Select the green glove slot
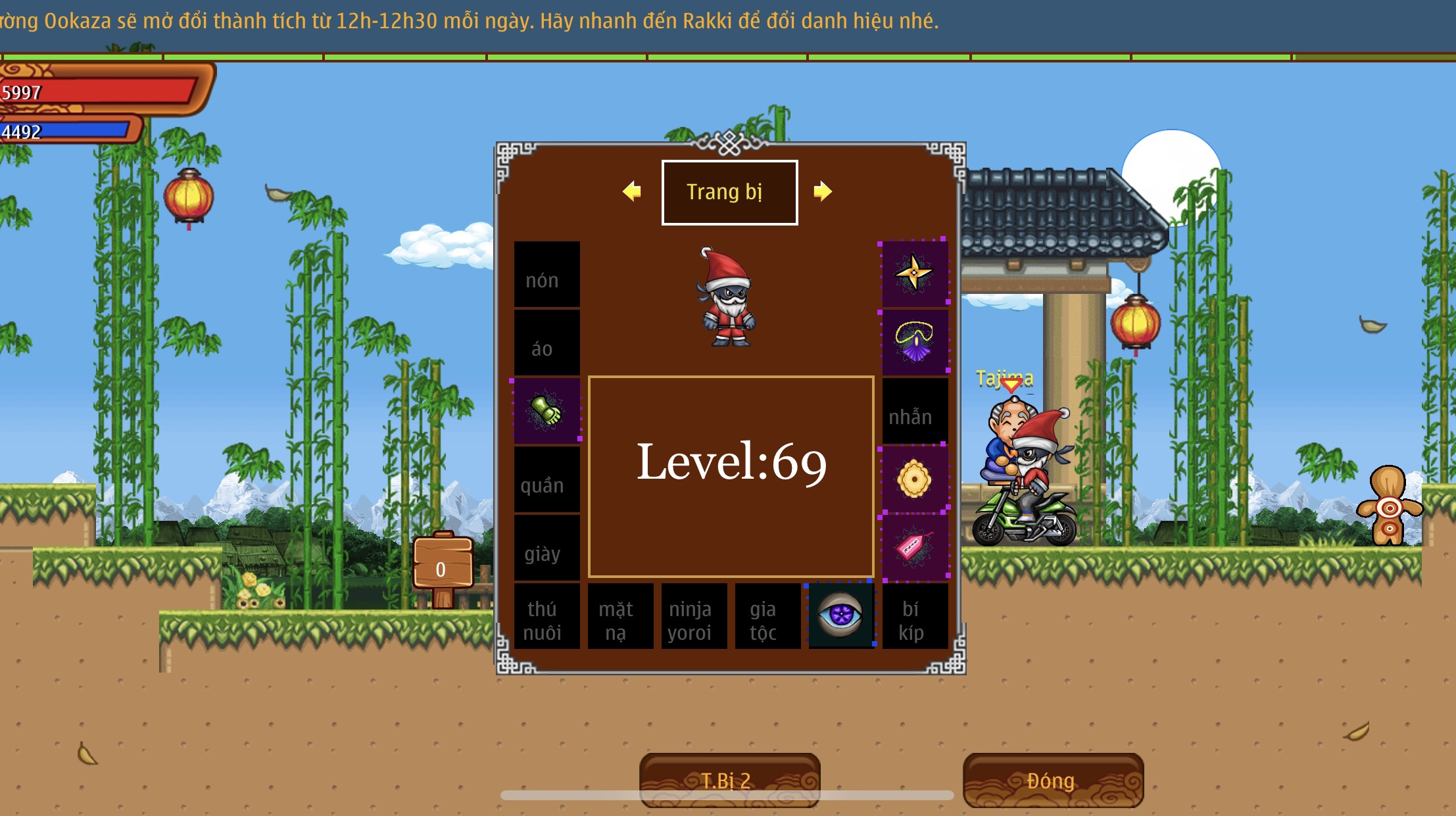 pos(546,410)
